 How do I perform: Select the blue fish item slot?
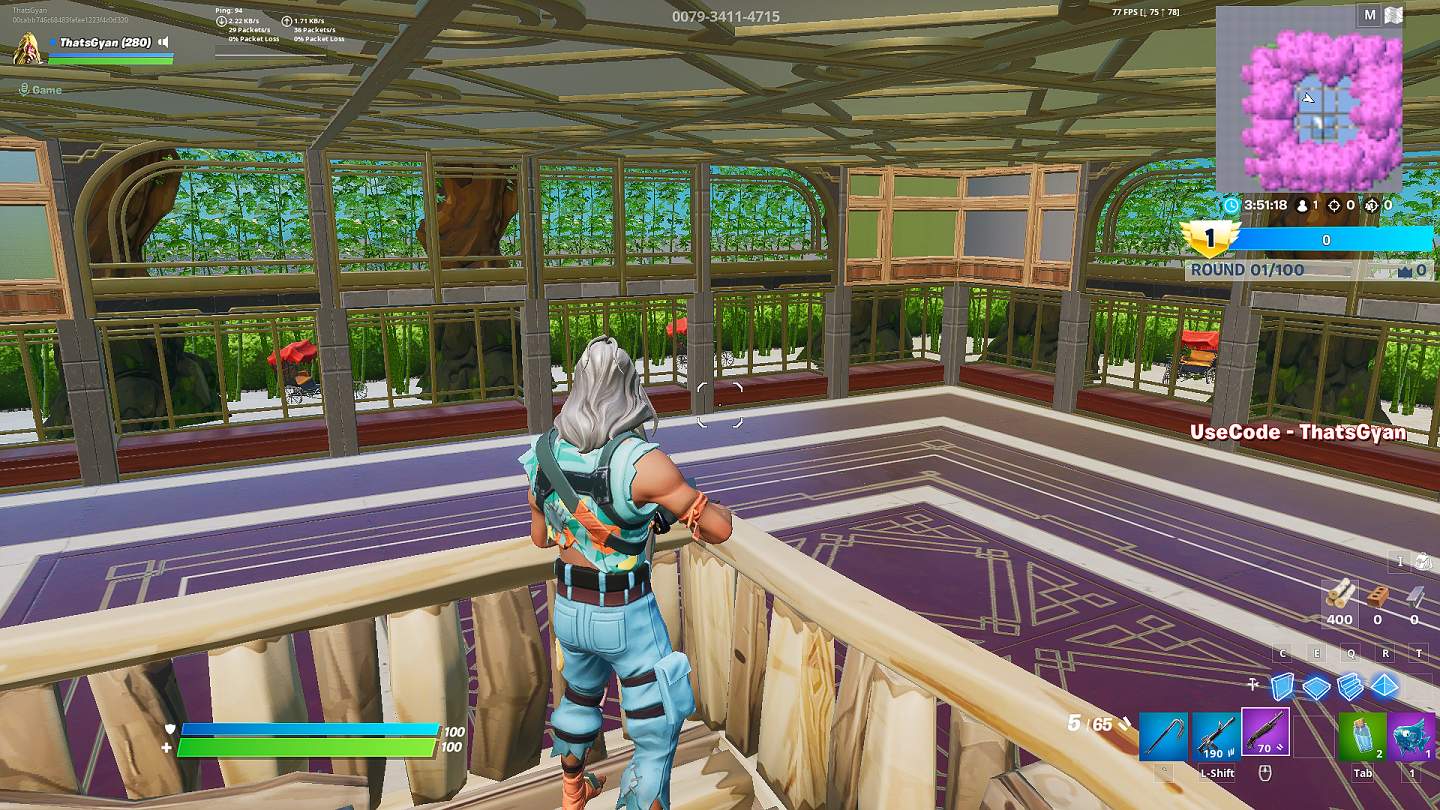tap(1412, 736)
